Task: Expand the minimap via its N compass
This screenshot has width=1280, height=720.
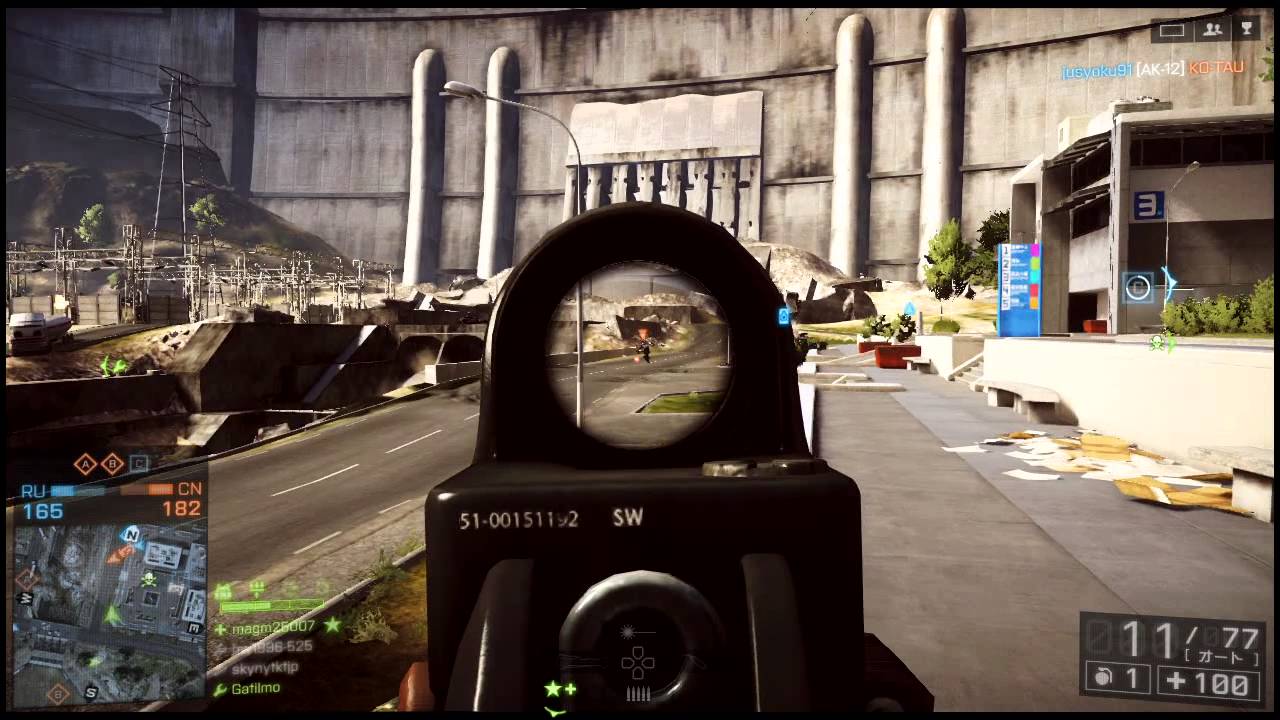Action: [131, 535]
